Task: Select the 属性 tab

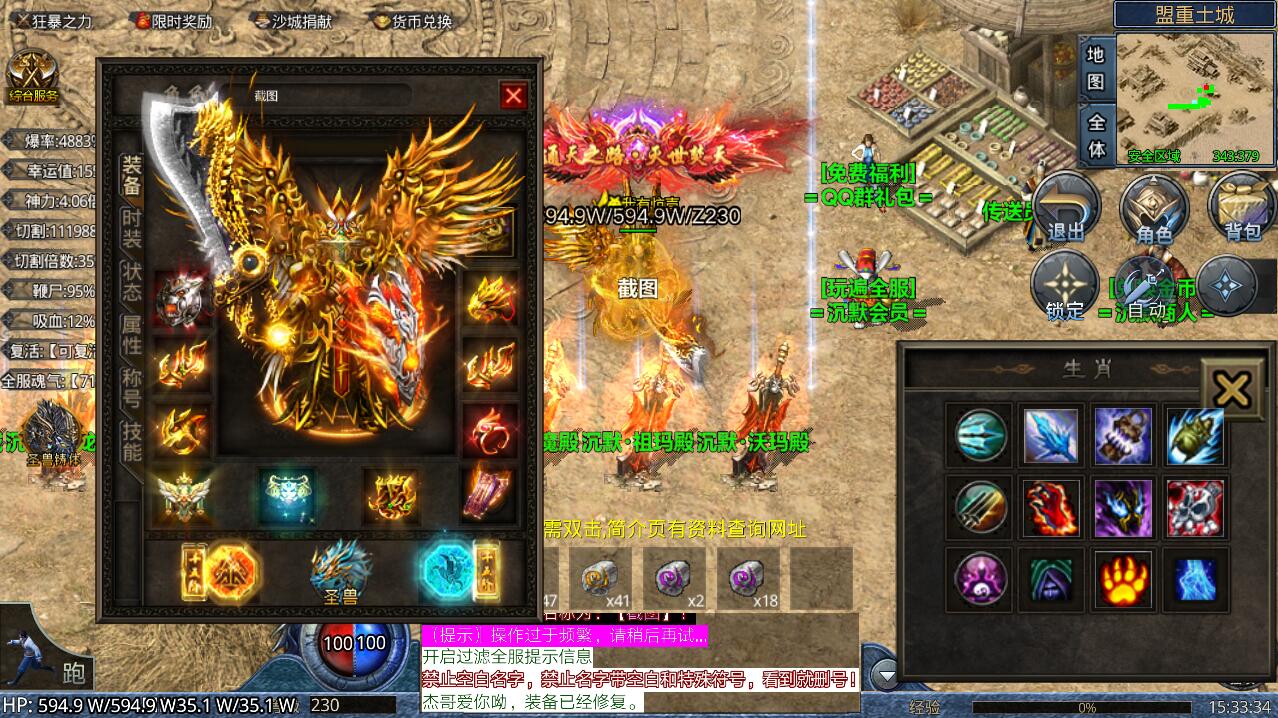Action: click(x=132, y=335)
